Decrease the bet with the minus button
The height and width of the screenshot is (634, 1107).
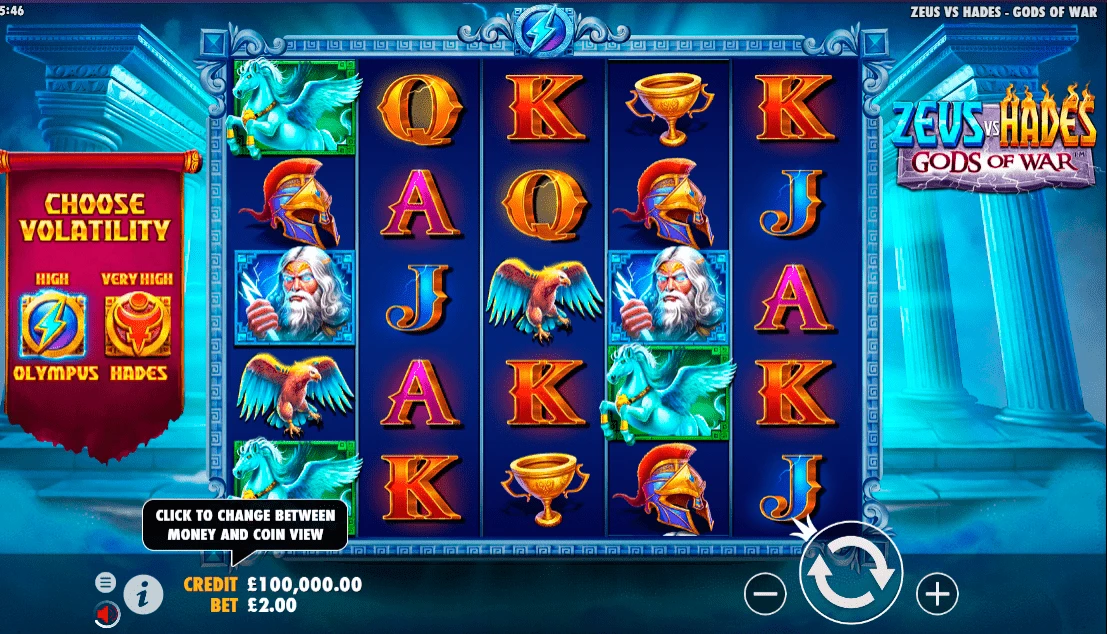(765, 594)
